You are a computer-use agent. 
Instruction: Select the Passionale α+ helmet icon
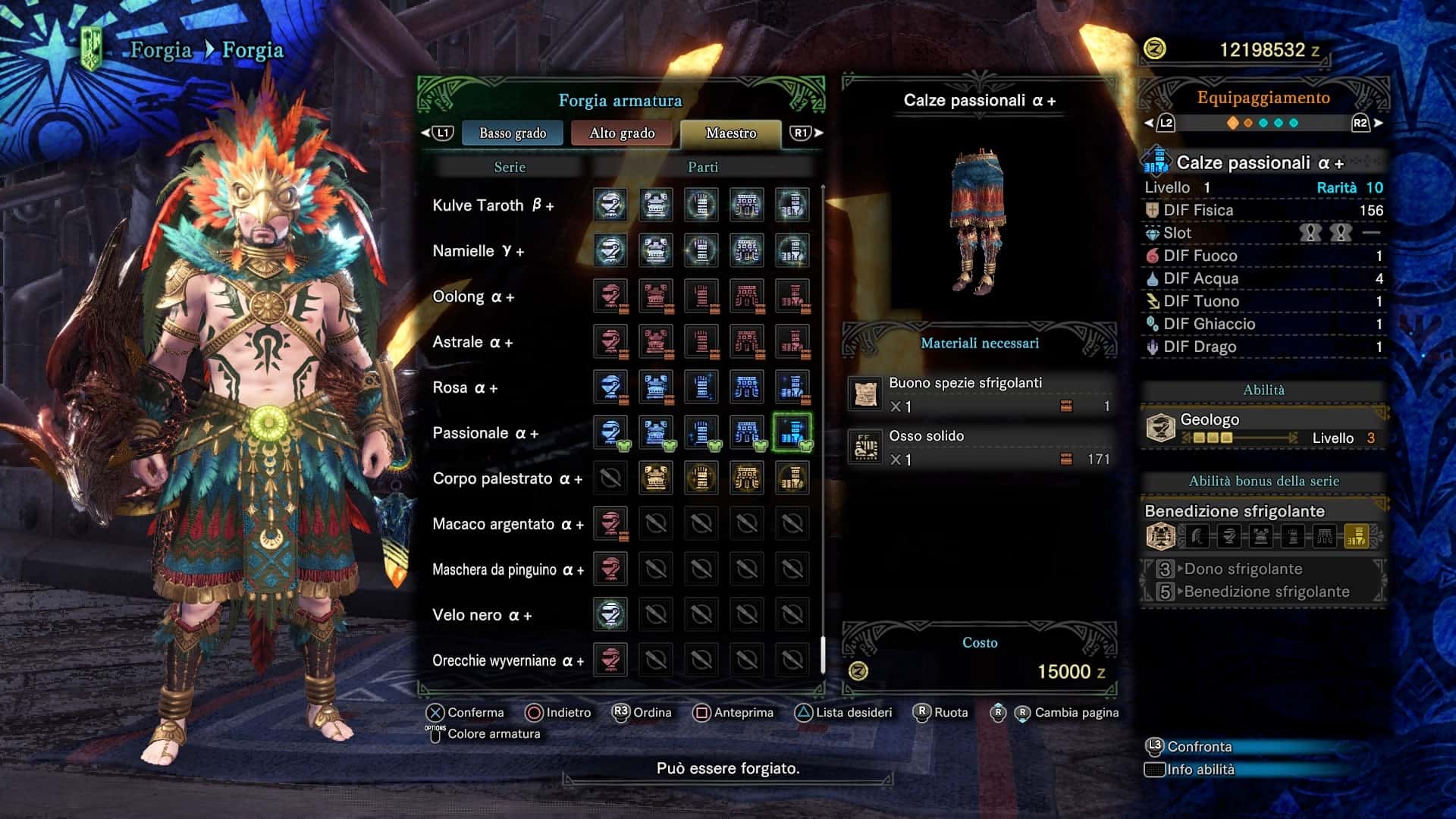click(610, 433)
